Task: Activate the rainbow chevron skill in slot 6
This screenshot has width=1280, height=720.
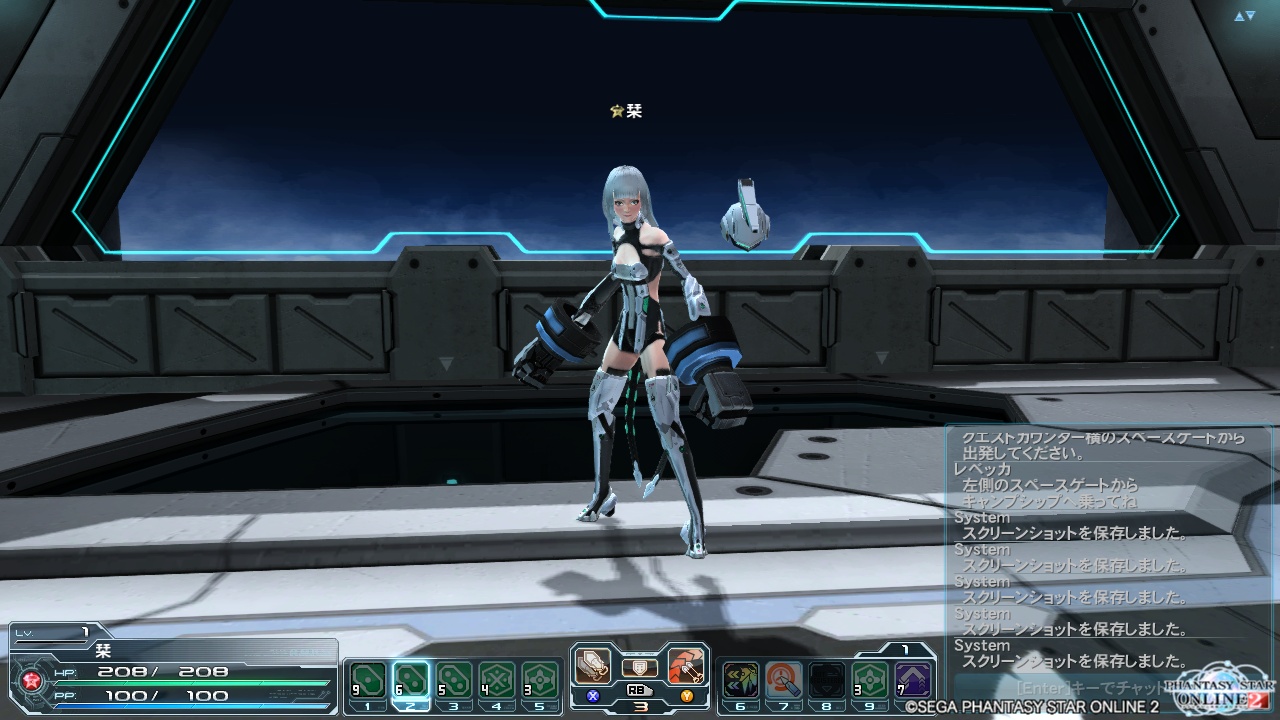Action: click(x=741, y=681)
